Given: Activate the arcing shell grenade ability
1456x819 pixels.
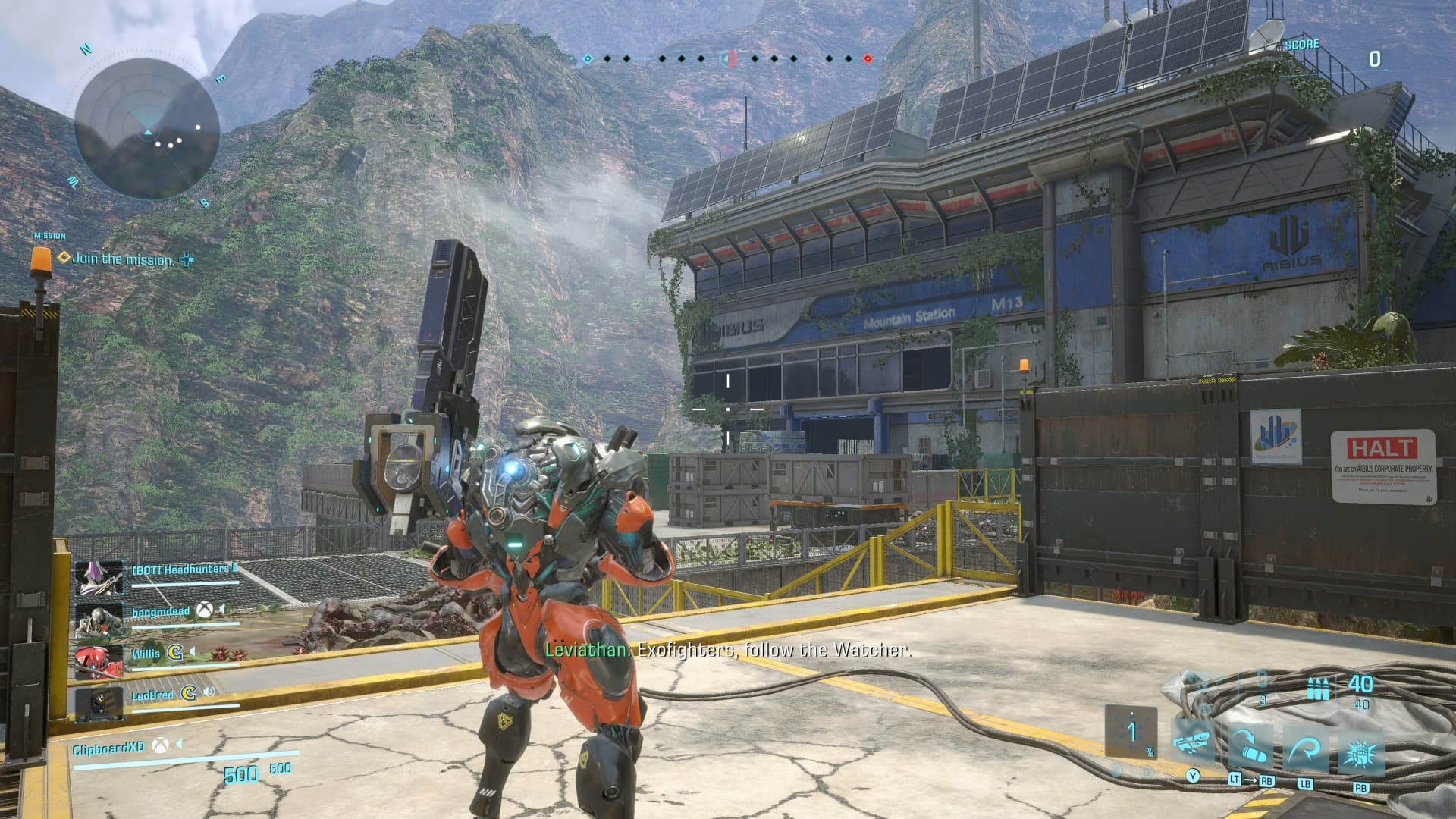Looking at the screenshot, I should (1250, 746).
